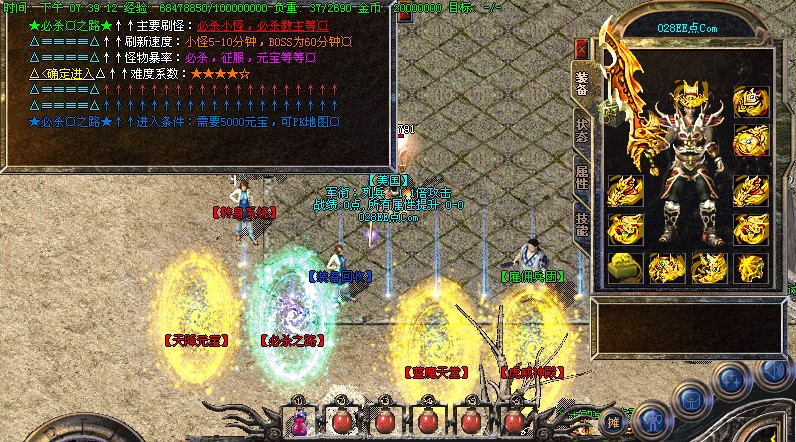This screenshot has height=442, width=796.
Task: Close the character equipment panel
Action: coord(582,48)
